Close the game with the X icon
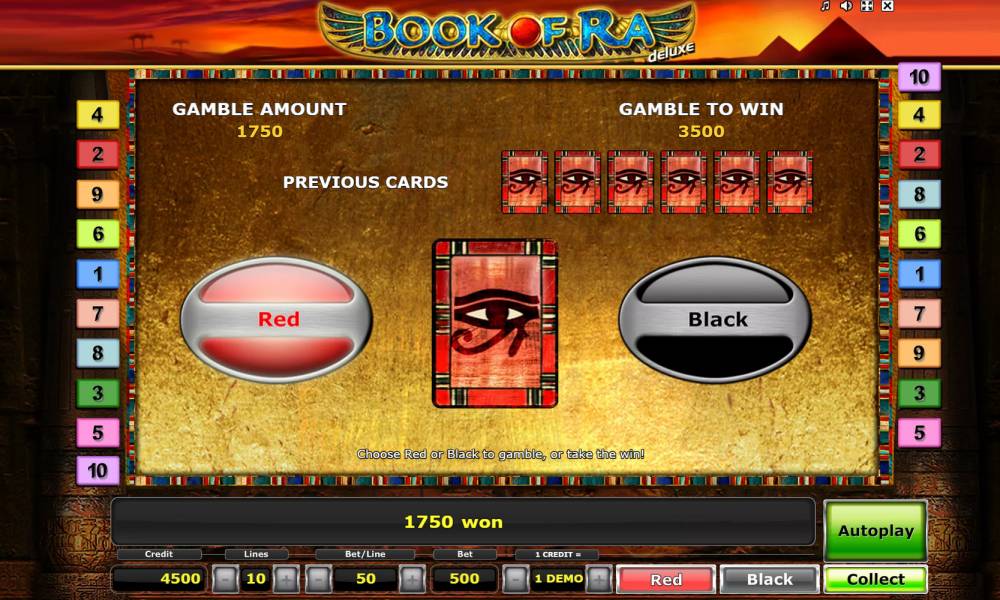 [887, 6]
